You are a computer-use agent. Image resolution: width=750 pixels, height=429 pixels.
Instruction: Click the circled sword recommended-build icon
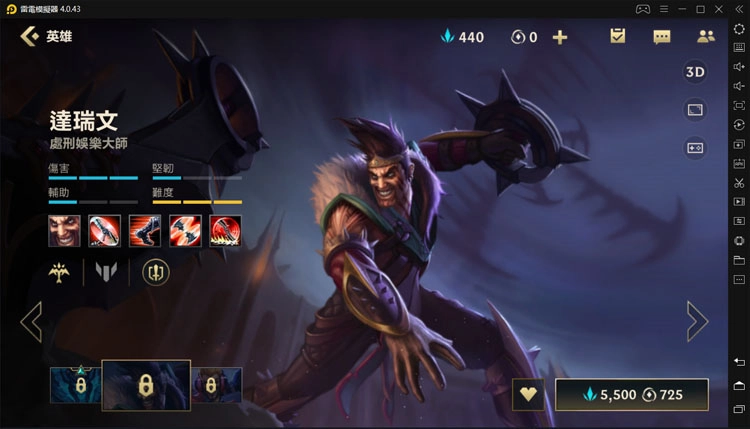tap(156, 271)
